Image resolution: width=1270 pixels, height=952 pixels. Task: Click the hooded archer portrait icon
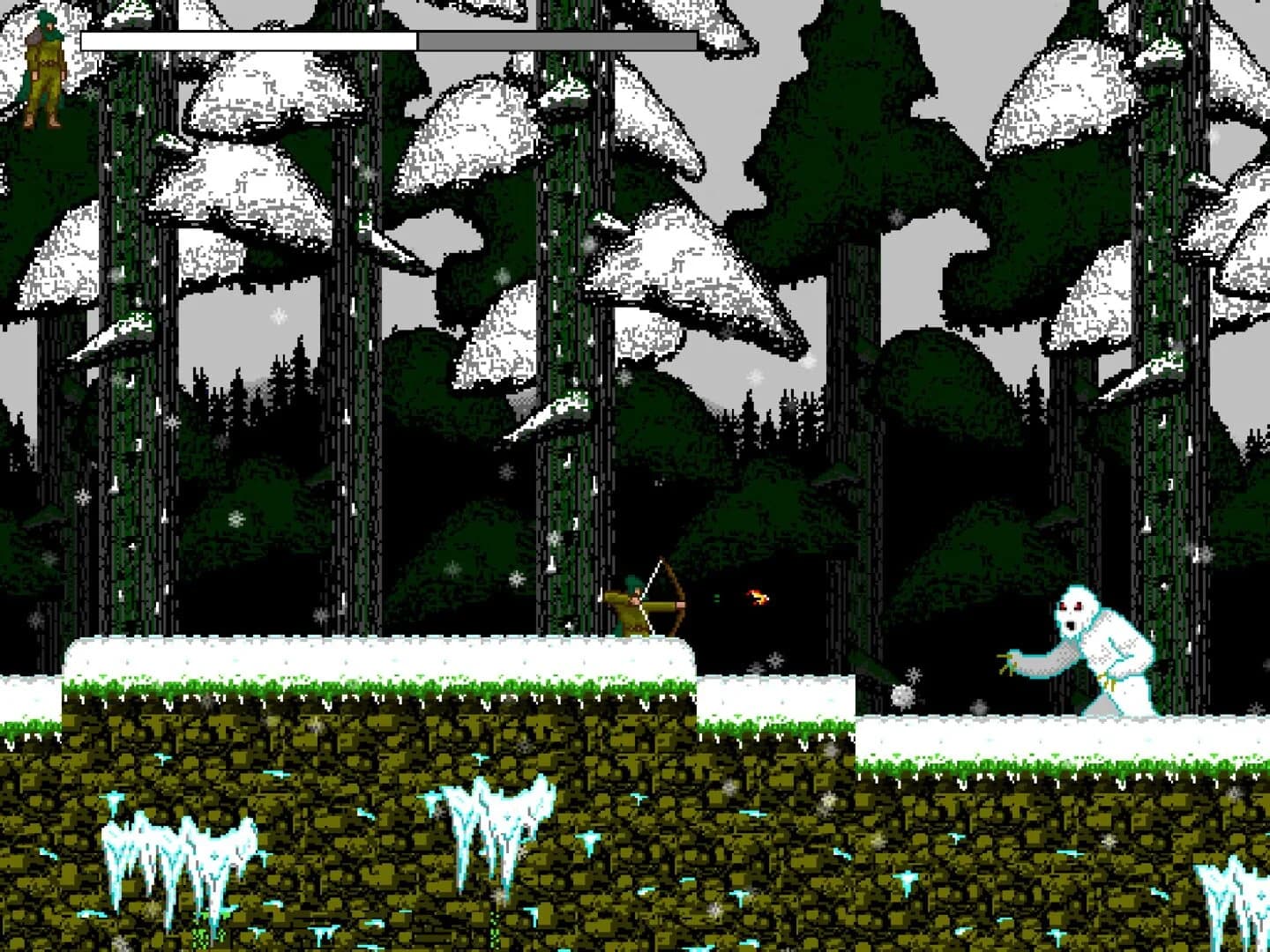[42, 66]
